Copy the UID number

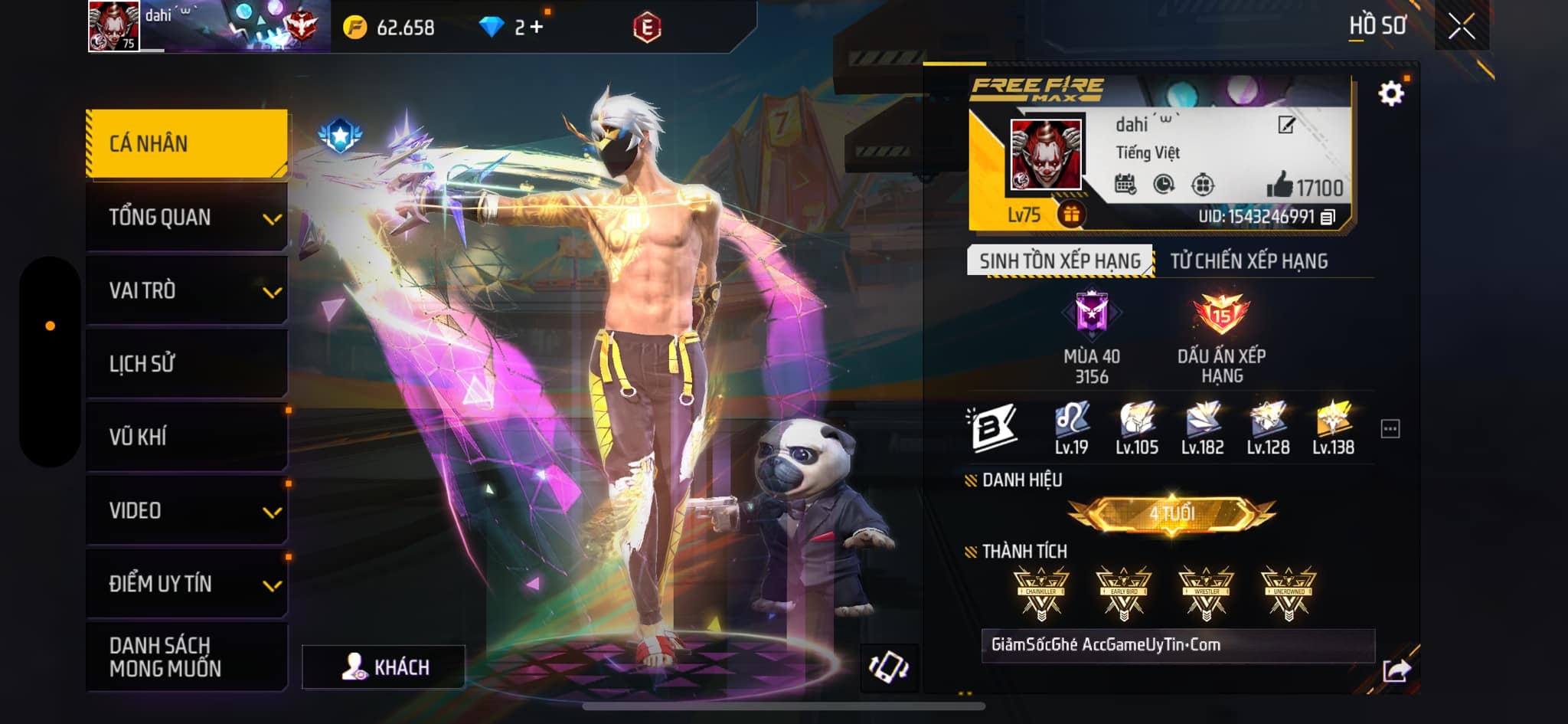coord(1328,217)
